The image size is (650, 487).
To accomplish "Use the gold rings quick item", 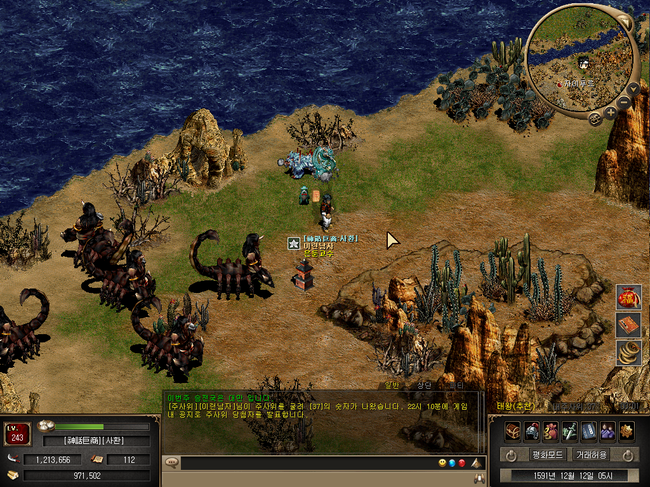I will click(628, 351).
